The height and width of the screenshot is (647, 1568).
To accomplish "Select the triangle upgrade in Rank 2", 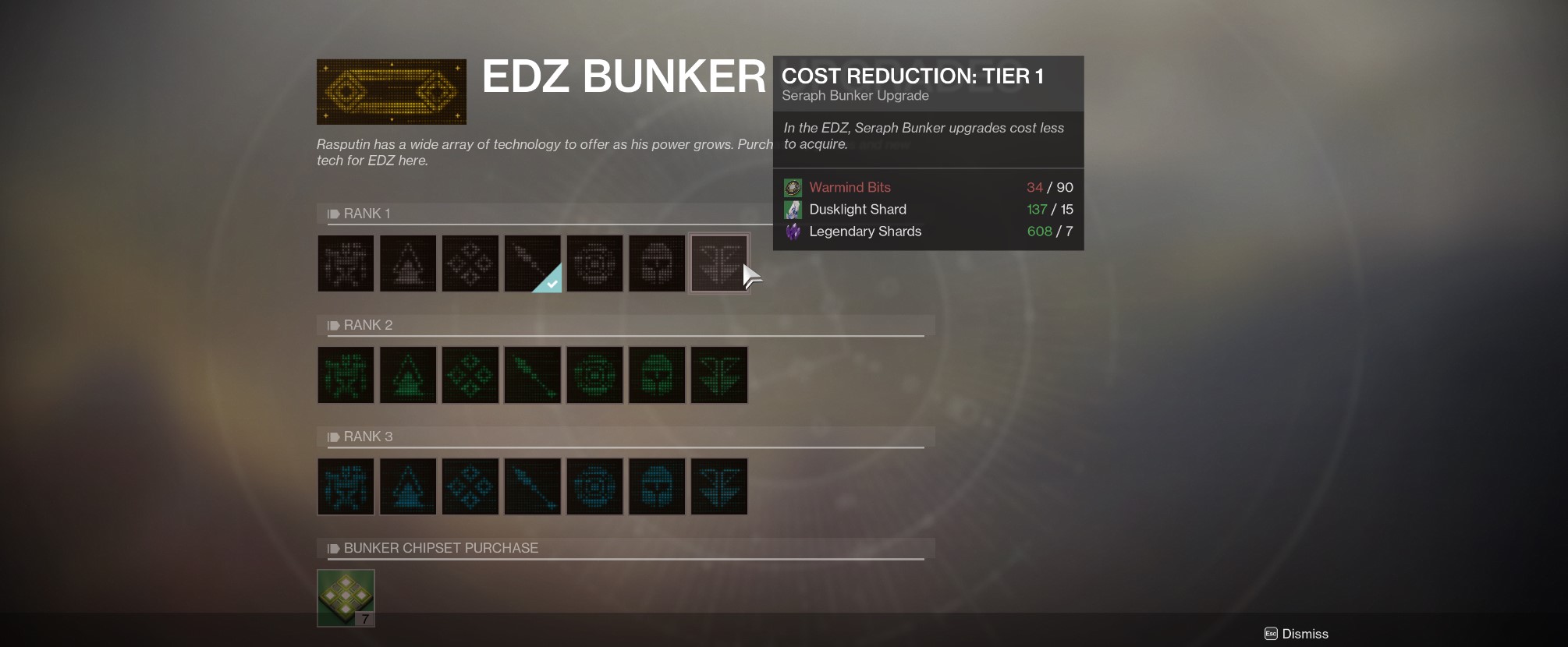I will coord(407,375).
